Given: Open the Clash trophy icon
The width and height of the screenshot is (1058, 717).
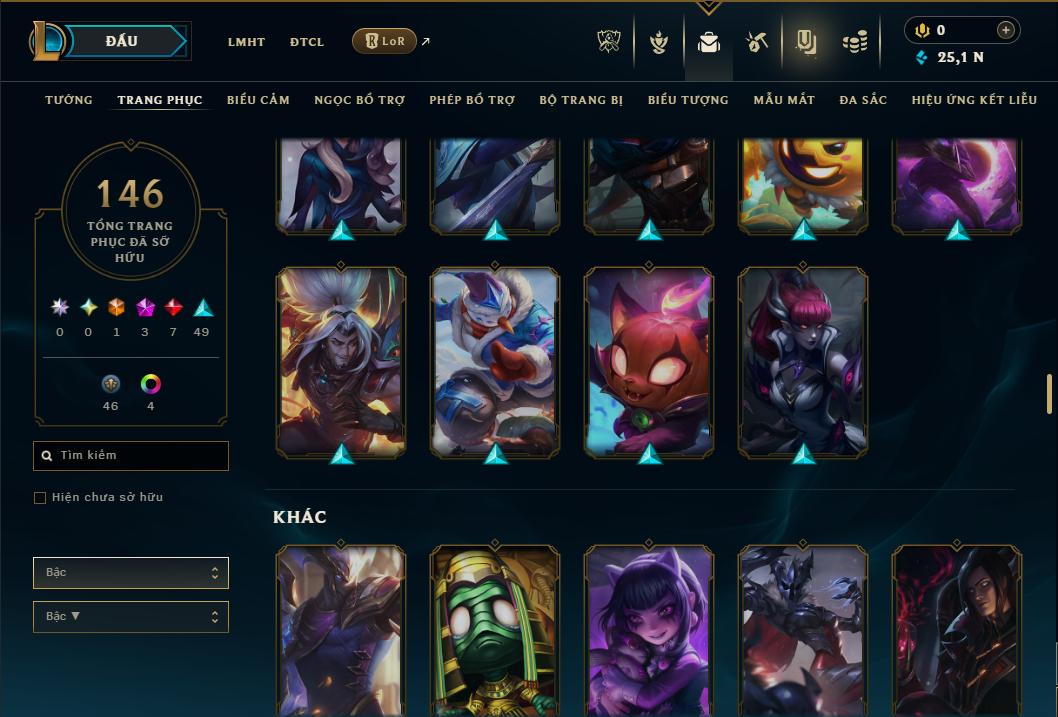Looking at the screenshot, I should (609, 42).
